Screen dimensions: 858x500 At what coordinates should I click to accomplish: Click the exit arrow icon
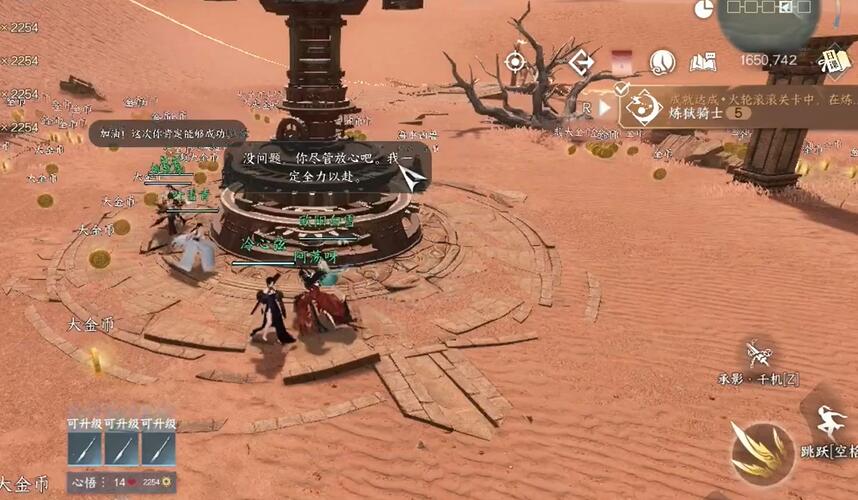581,62
